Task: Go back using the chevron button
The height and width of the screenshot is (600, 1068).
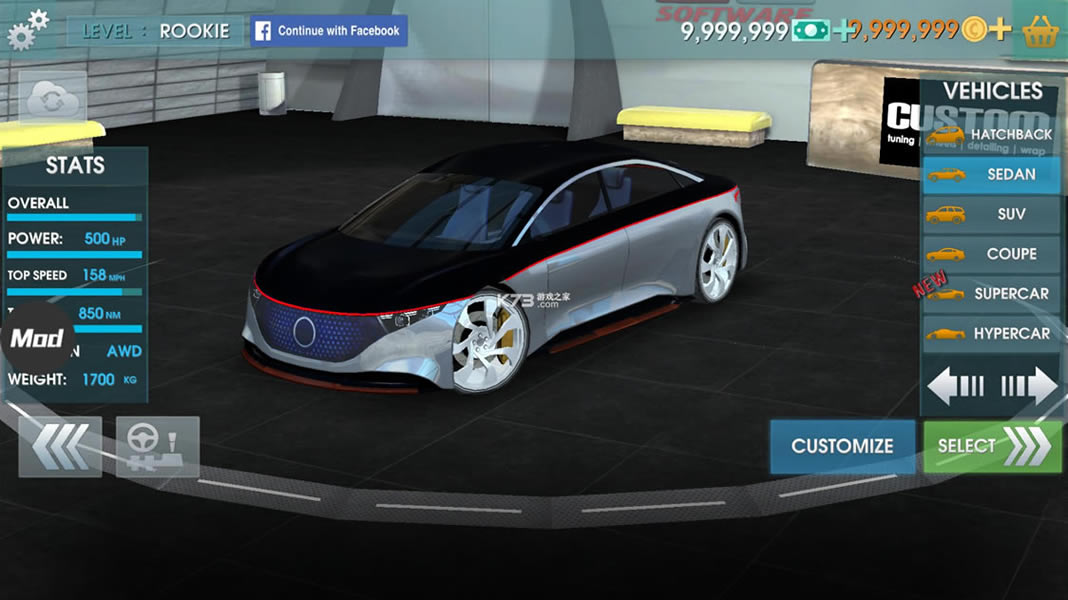Action: [60, 446]
